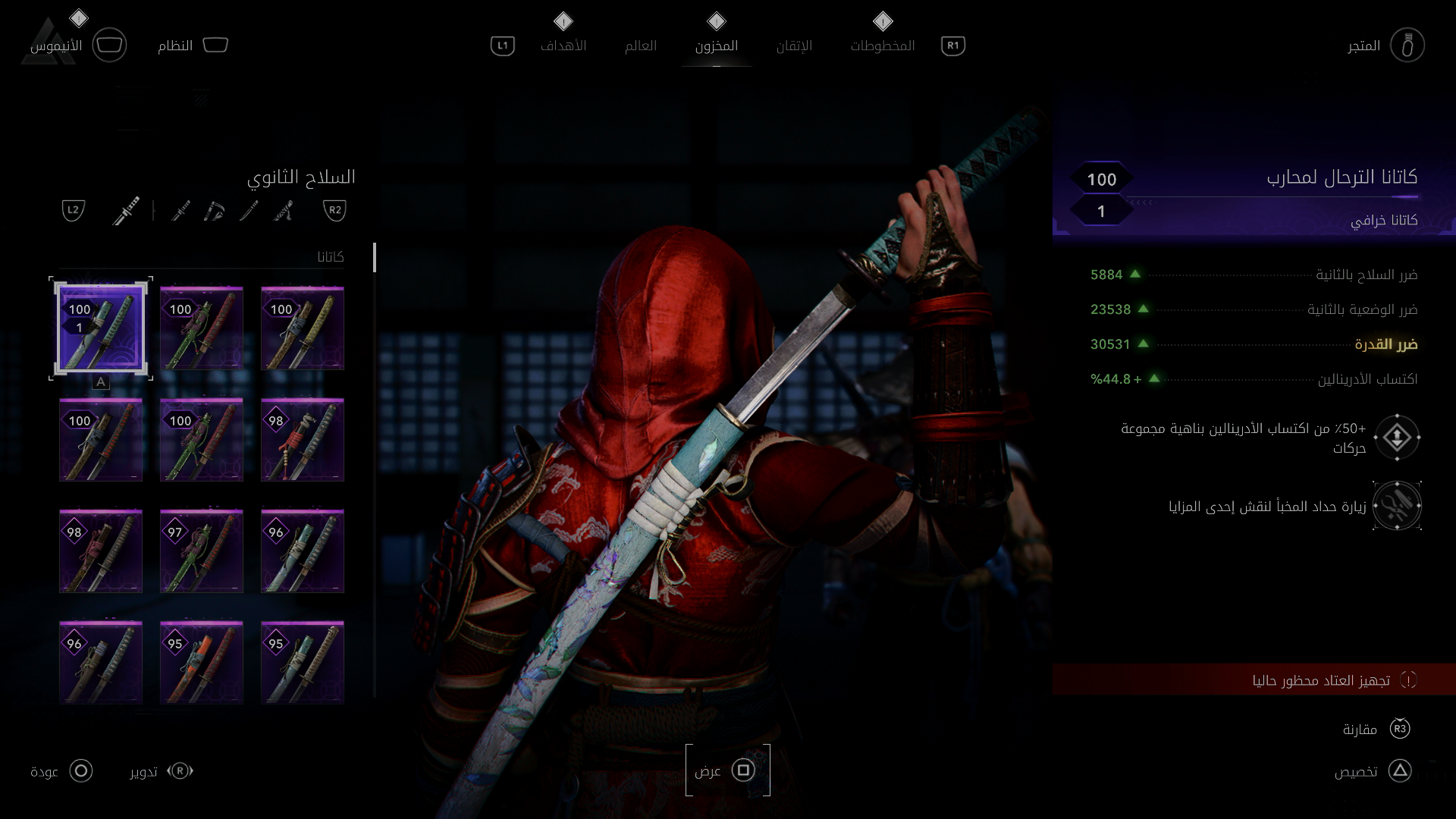1456x819 pixels.
Task: Activate the عرض view button
Action: coord(728,770)
